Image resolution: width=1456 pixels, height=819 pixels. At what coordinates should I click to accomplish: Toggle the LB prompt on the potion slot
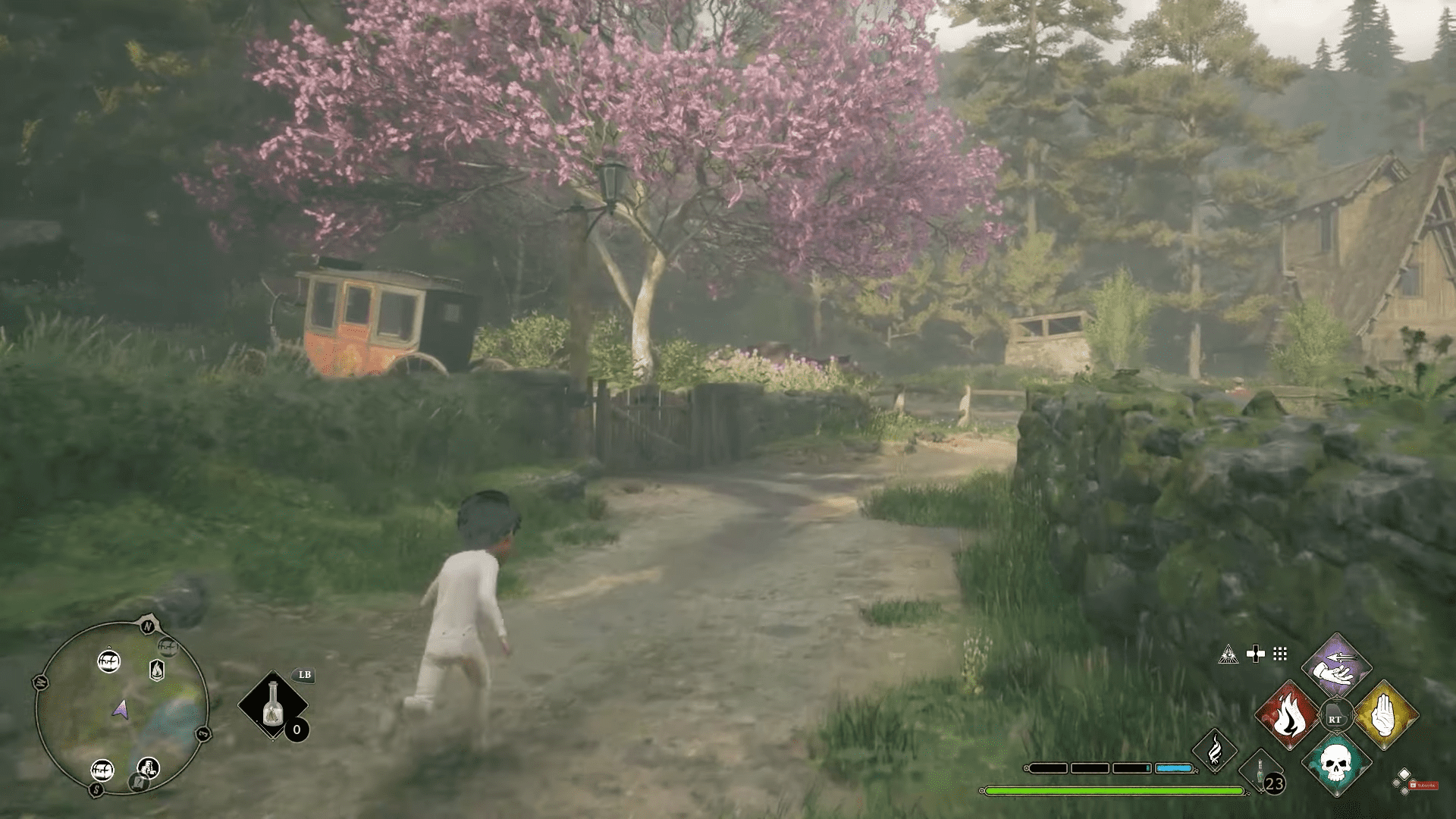pos(303,676)
